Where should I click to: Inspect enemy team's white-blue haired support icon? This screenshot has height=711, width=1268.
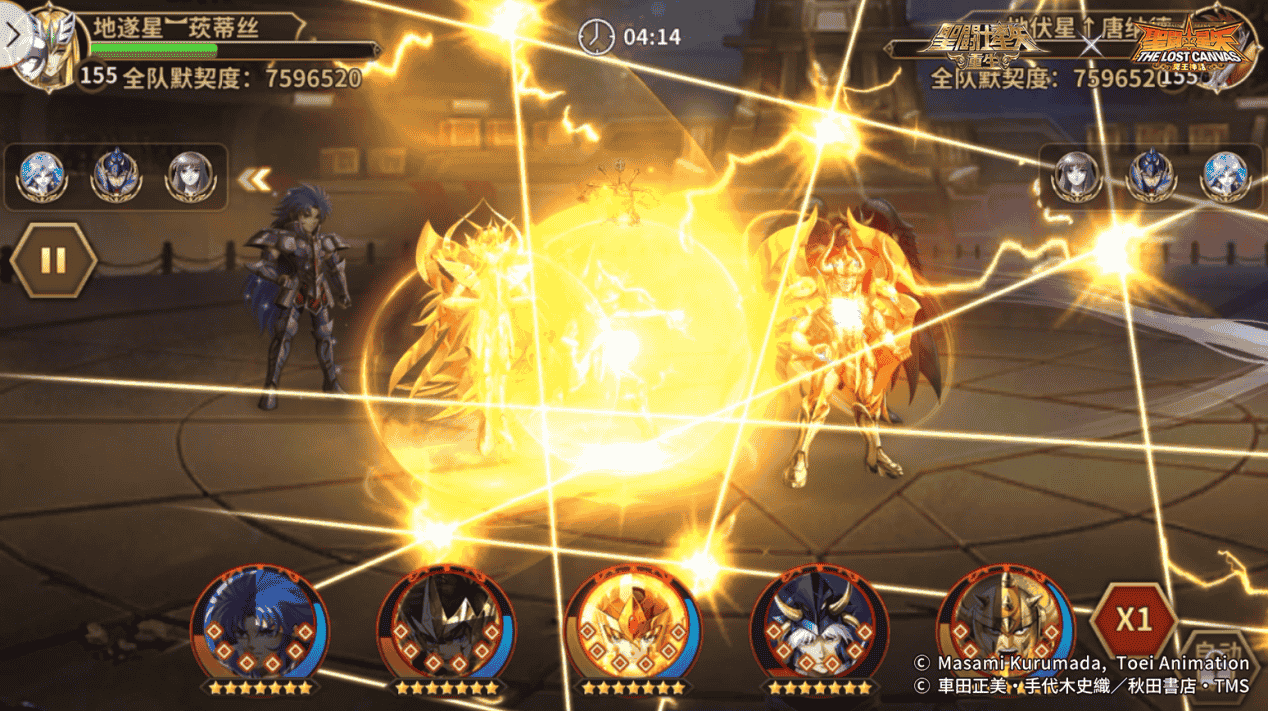1224,176
